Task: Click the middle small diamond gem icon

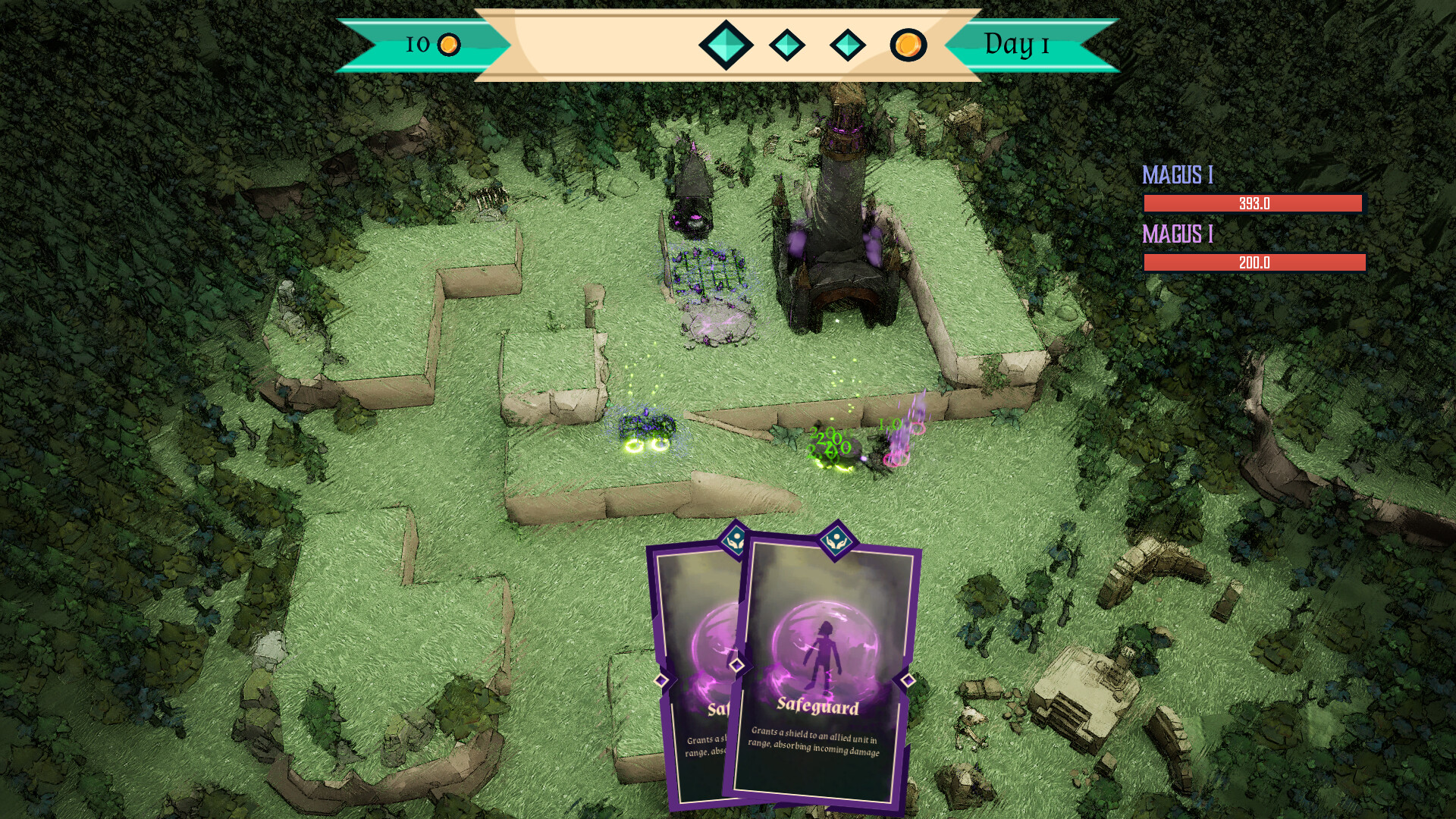Action: 787,45
